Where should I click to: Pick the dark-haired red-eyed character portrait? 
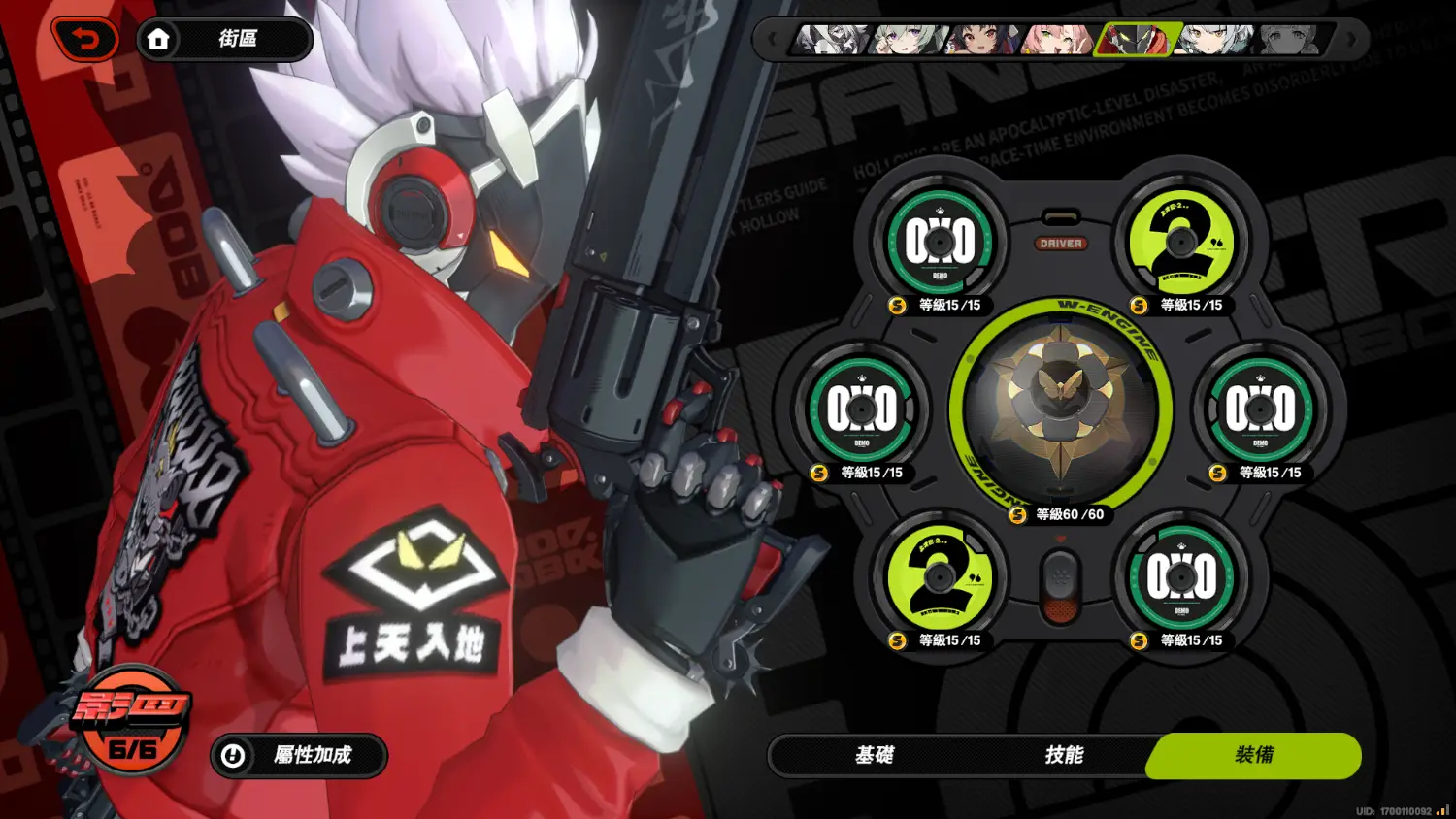point(982,40)
